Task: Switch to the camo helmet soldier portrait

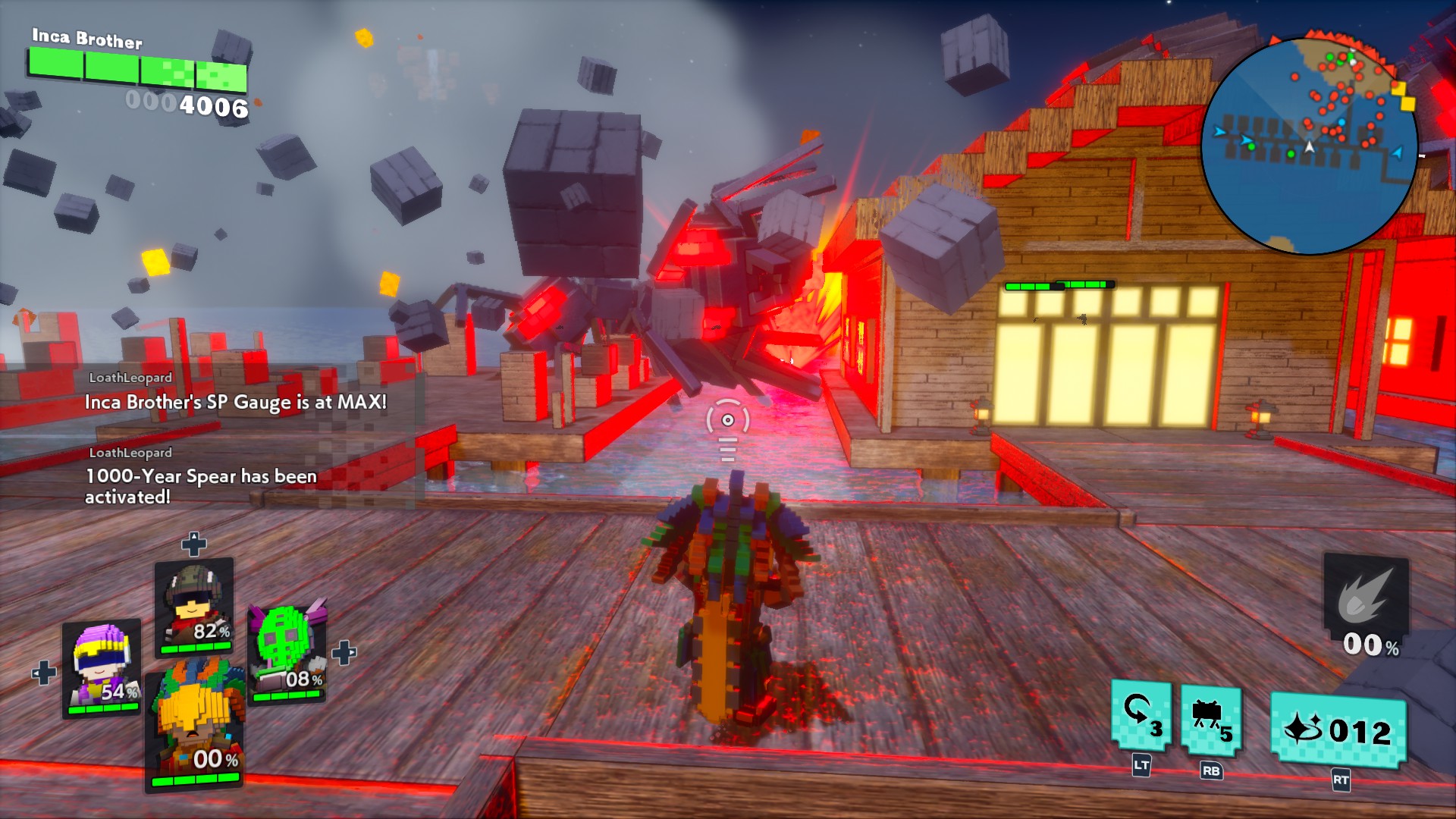Action: click(x=194, y=607)
